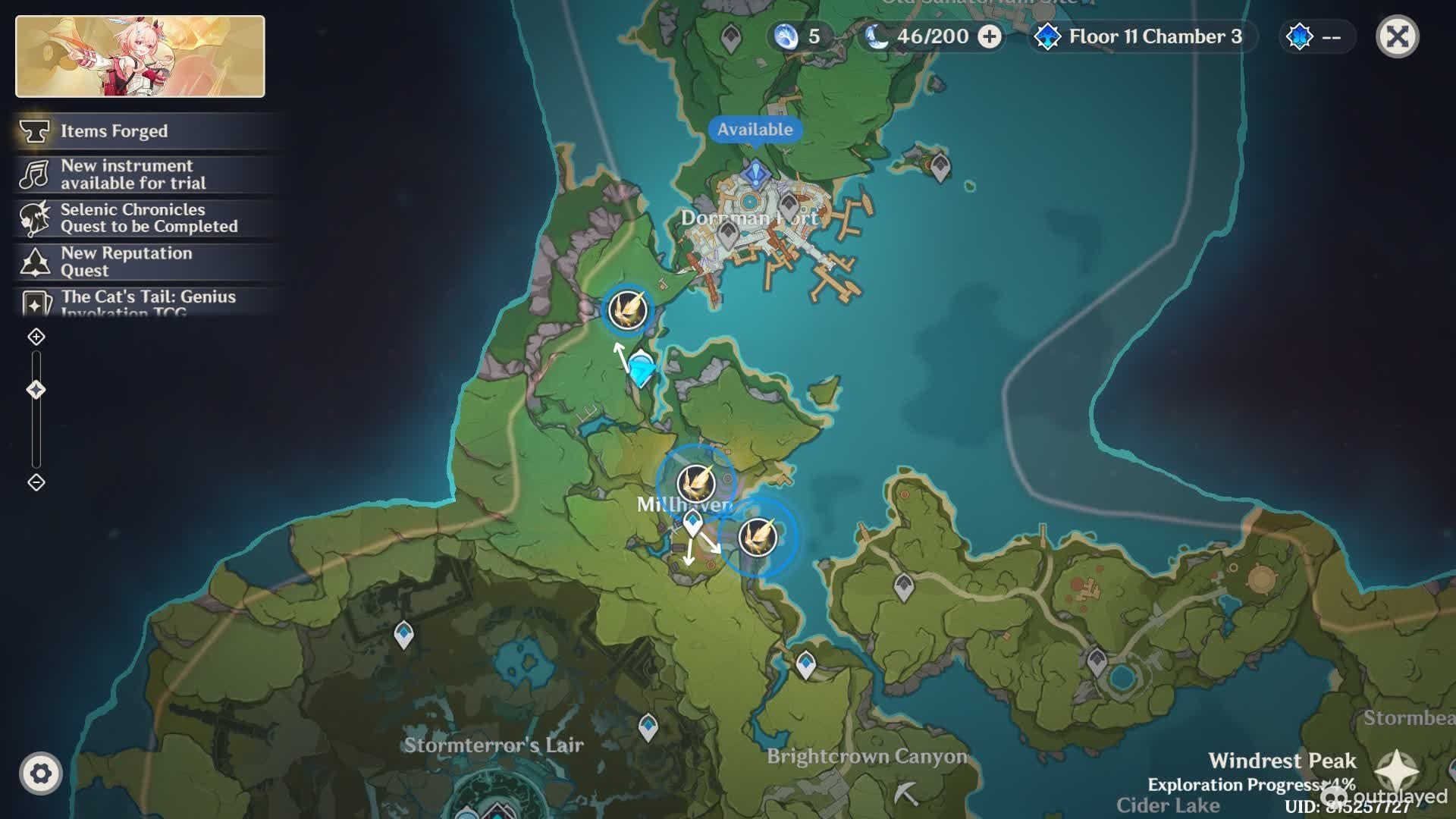Select the Selenic Chronicles quest entry

[148, 218]
